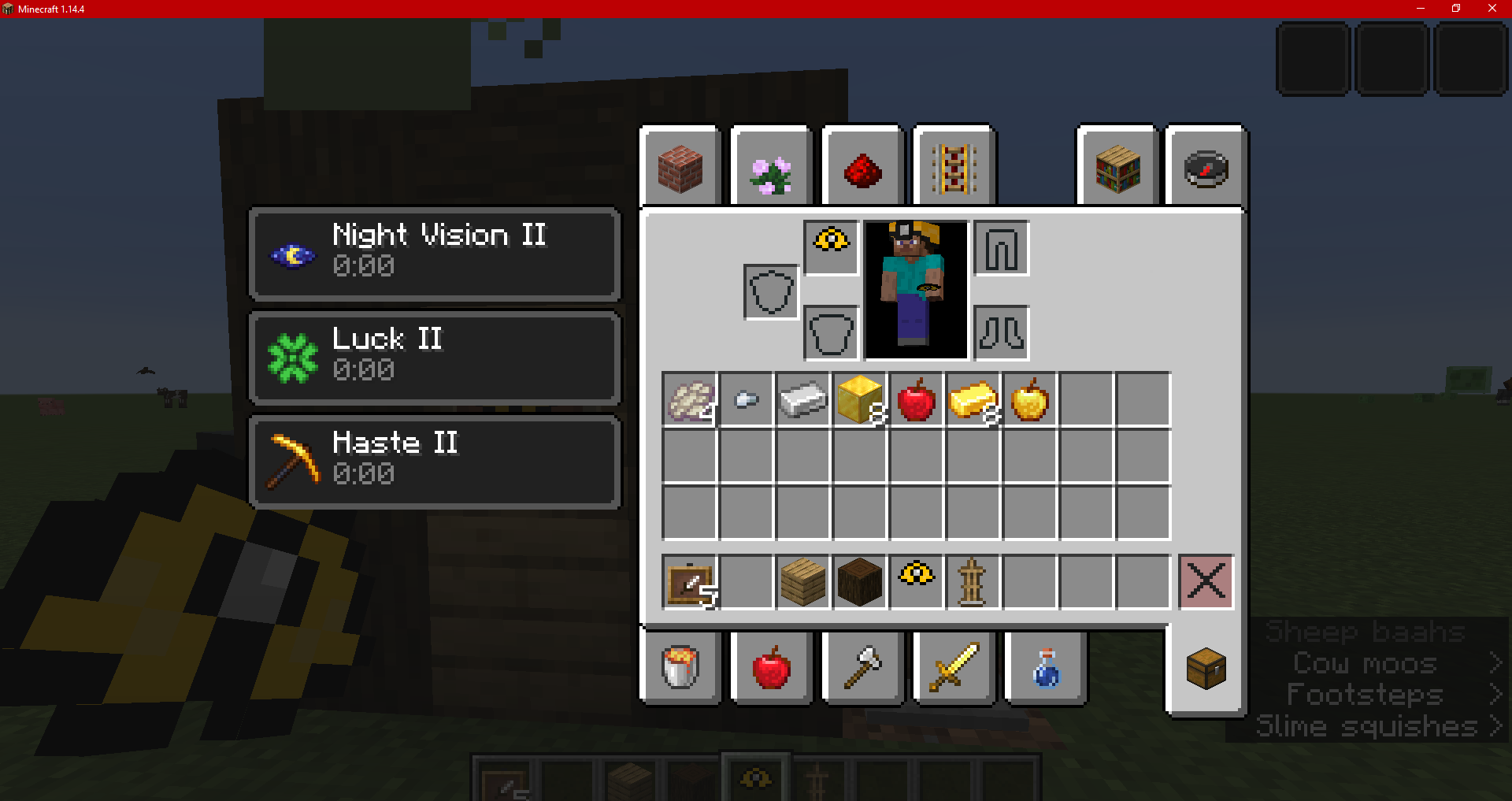This screenshot has width=1512, height=801.
Task: Select the oak planks block
Action: (x=802, y=582)
